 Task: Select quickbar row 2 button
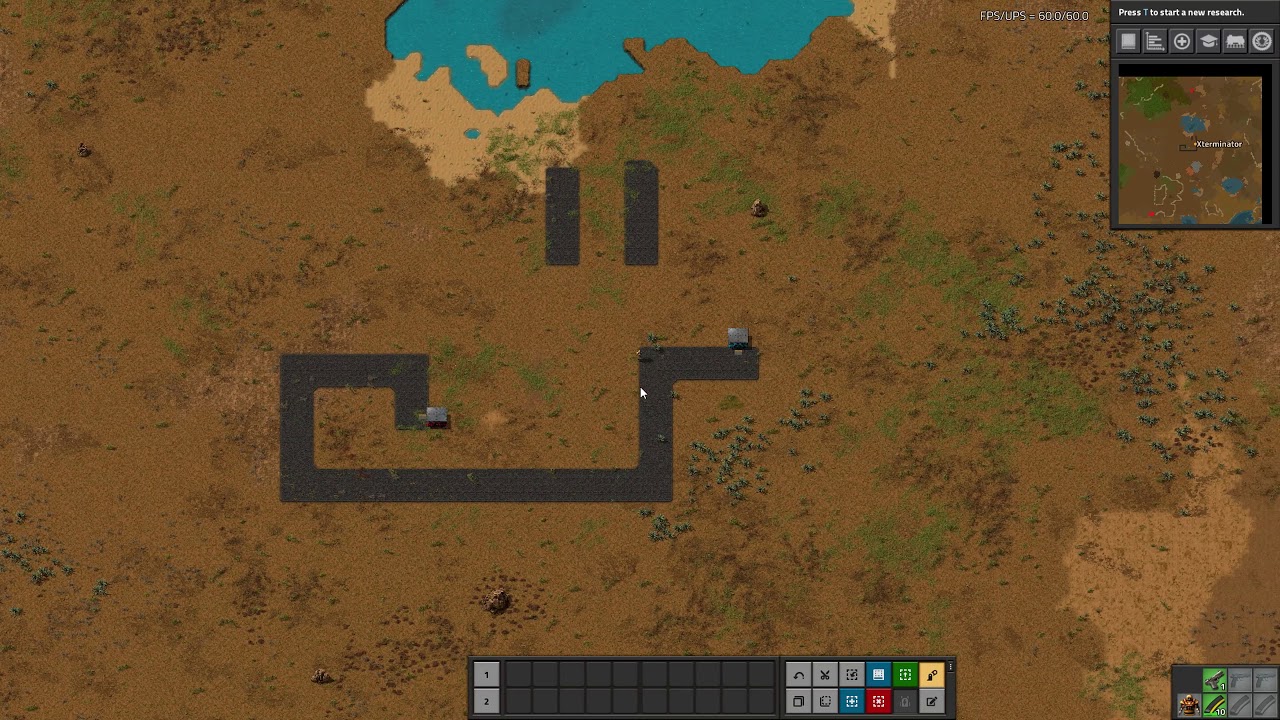click(x=486, y=701)
